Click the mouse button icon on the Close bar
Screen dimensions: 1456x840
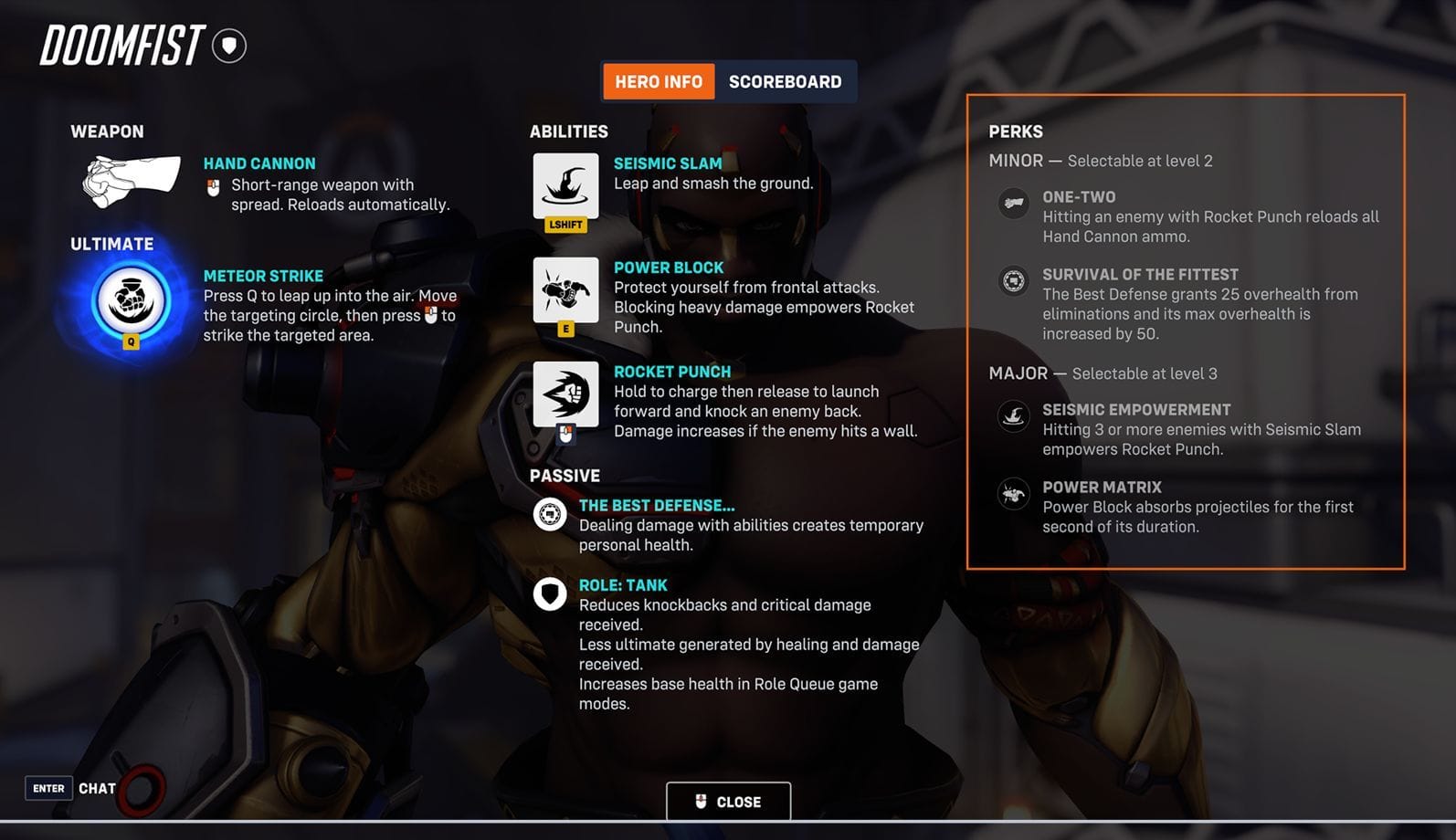[700, 801]
